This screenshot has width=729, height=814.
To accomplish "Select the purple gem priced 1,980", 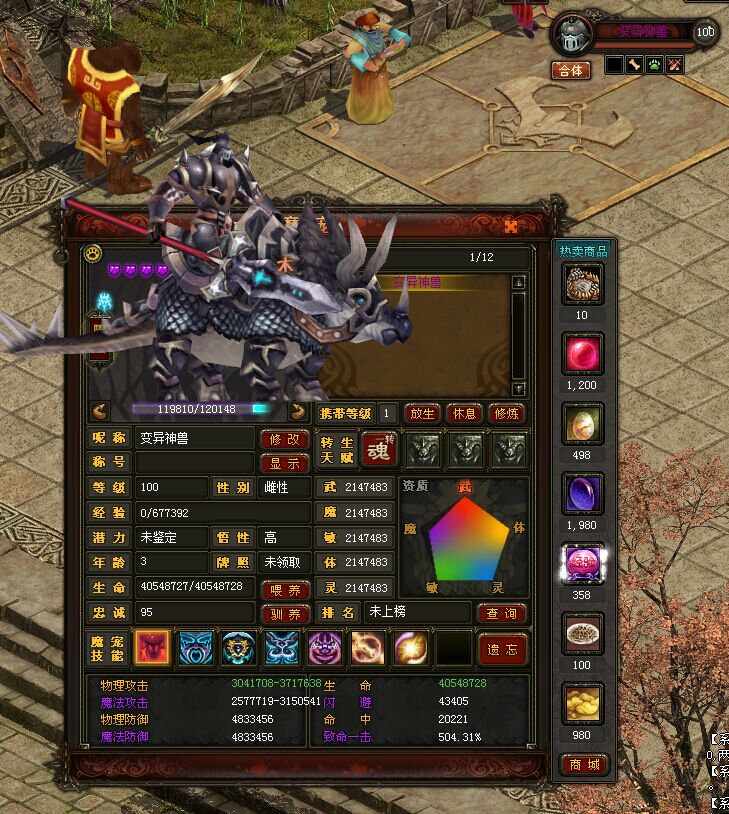I will click(x=582, y=495).
